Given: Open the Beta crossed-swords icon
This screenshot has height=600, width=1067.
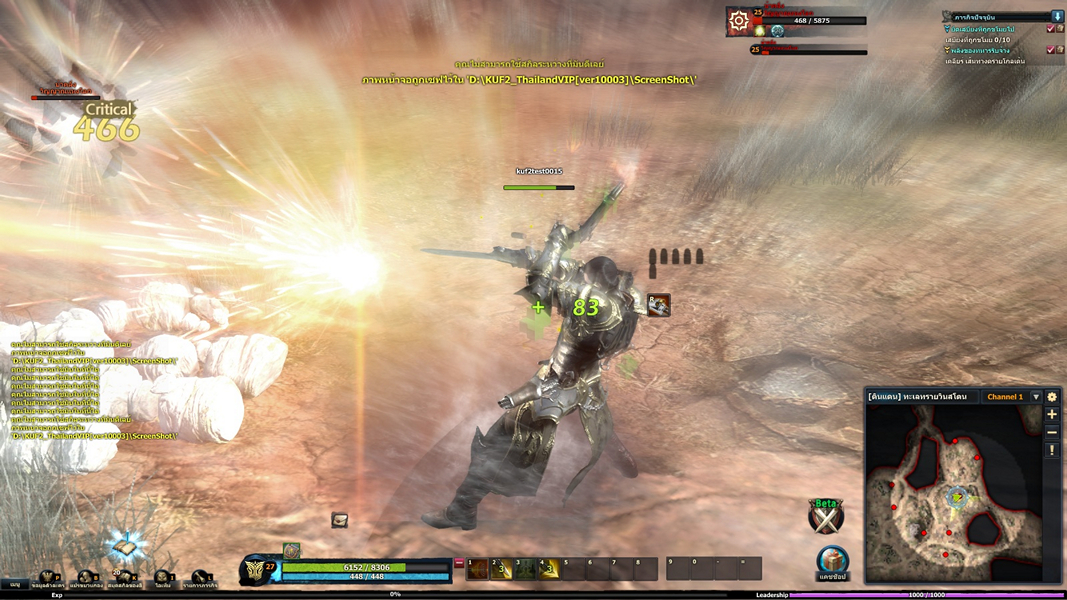Looking at the screenshot, I should coord(826,516).
